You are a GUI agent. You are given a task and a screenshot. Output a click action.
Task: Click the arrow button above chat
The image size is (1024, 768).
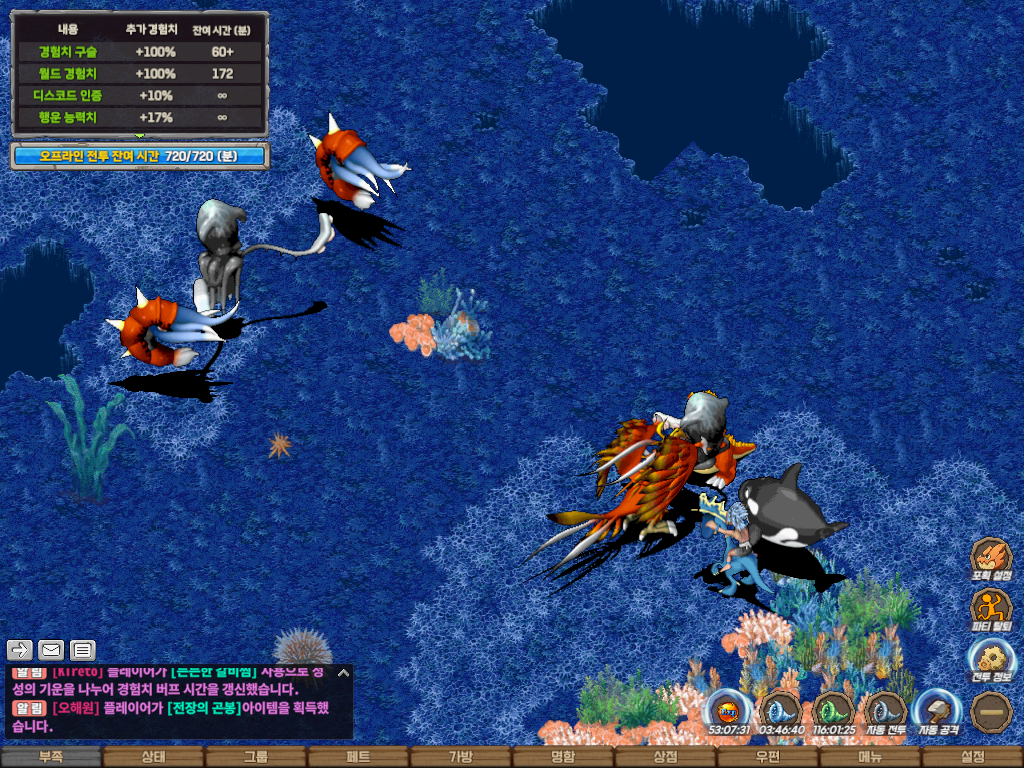point(20,650)
